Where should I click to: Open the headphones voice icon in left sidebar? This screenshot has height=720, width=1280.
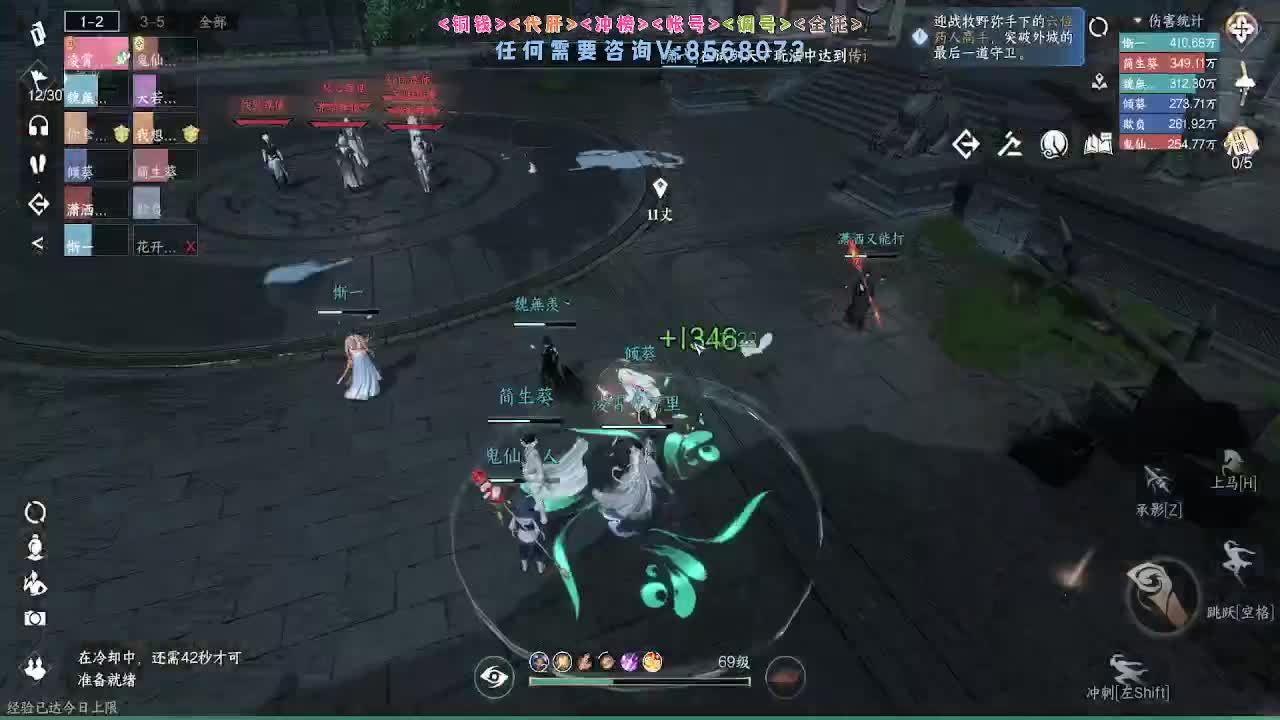pyautogui.click(x=37, y=125)
